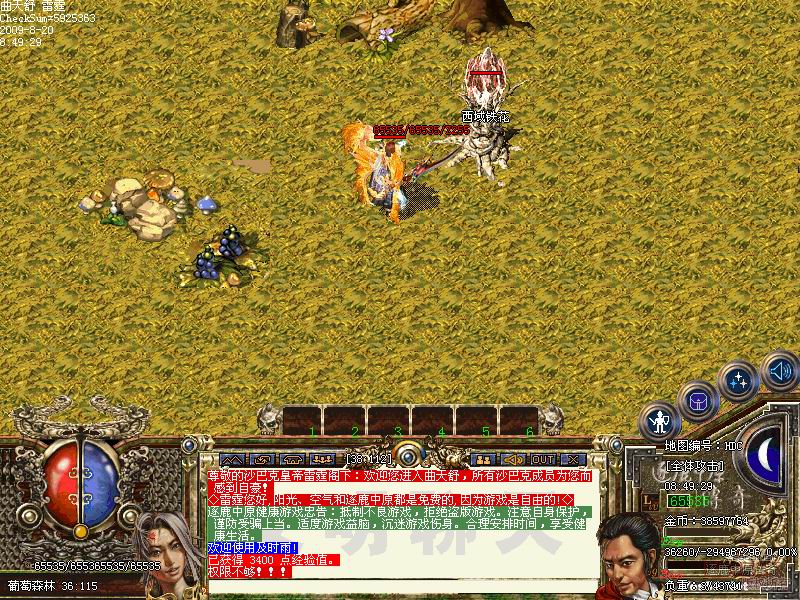Viewport: 800px width, 600px height.
Task: Select quick belt slot number 1
Action: [303, 419]
